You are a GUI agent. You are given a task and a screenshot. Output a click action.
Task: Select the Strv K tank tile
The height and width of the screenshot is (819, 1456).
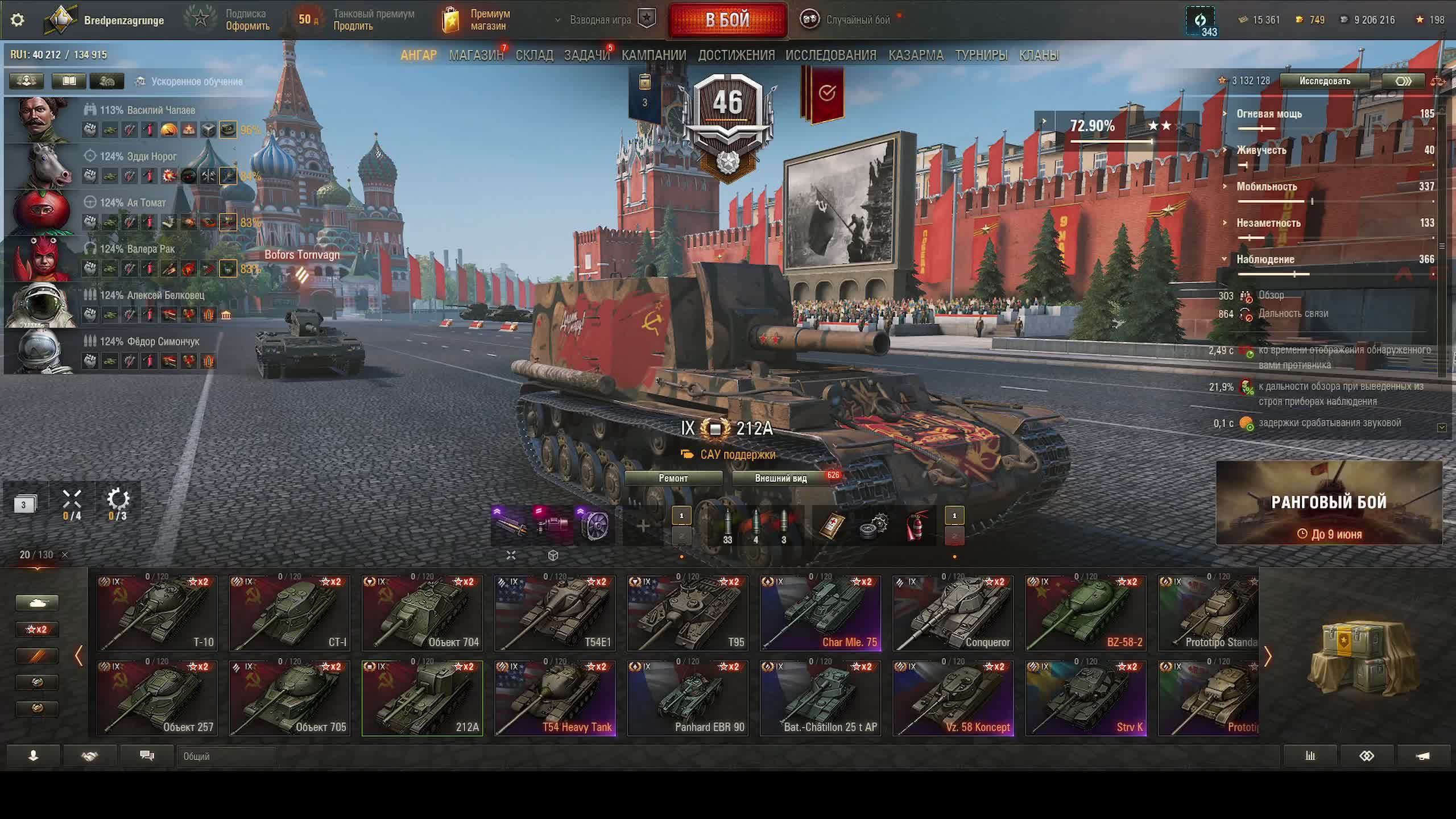pyautogui.click(x=1086, y=698)
